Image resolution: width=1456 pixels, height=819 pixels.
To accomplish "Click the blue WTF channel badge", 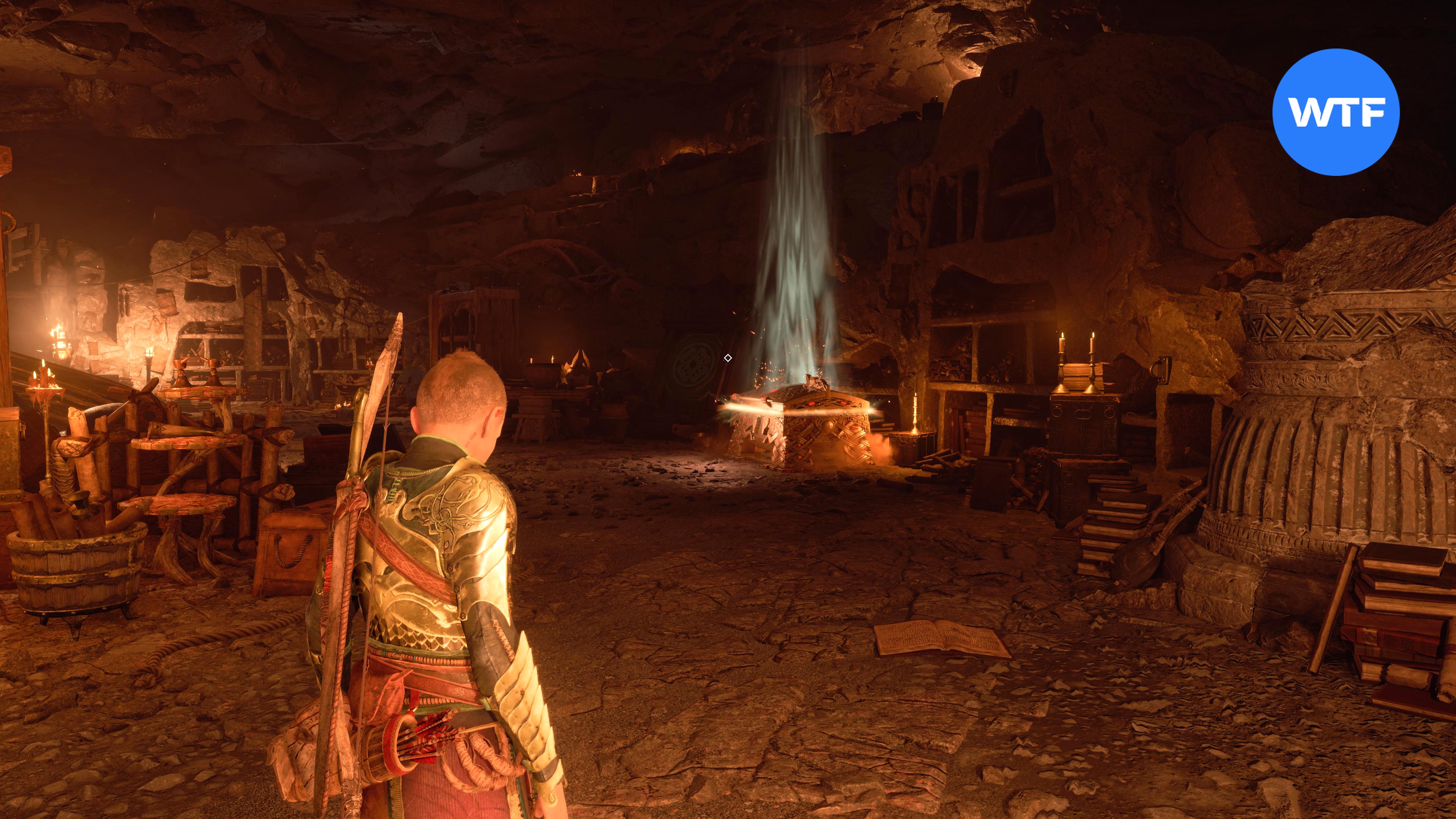I will pyautogui.click(x=1335, y=112).
